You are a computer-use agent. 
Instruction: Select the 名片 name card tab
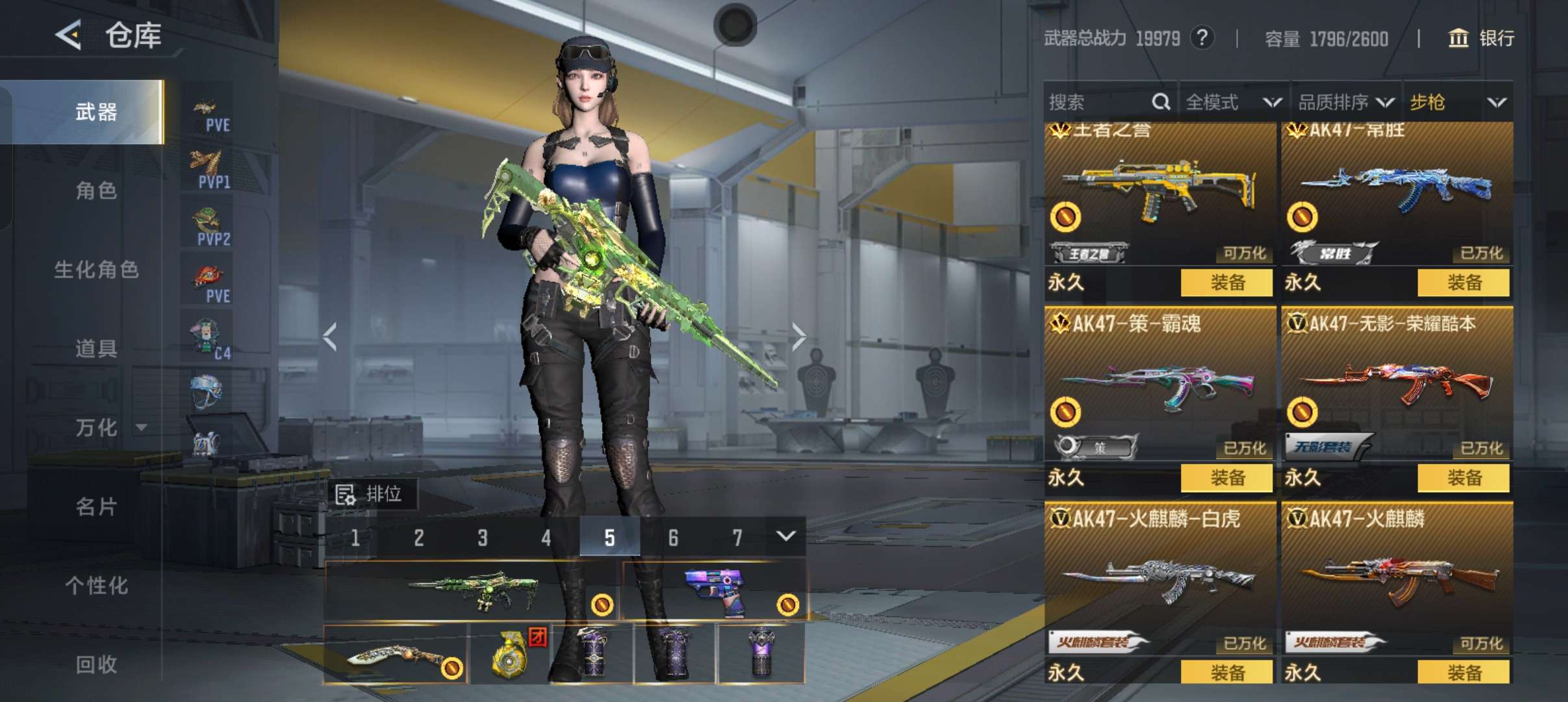coord(96,507)
